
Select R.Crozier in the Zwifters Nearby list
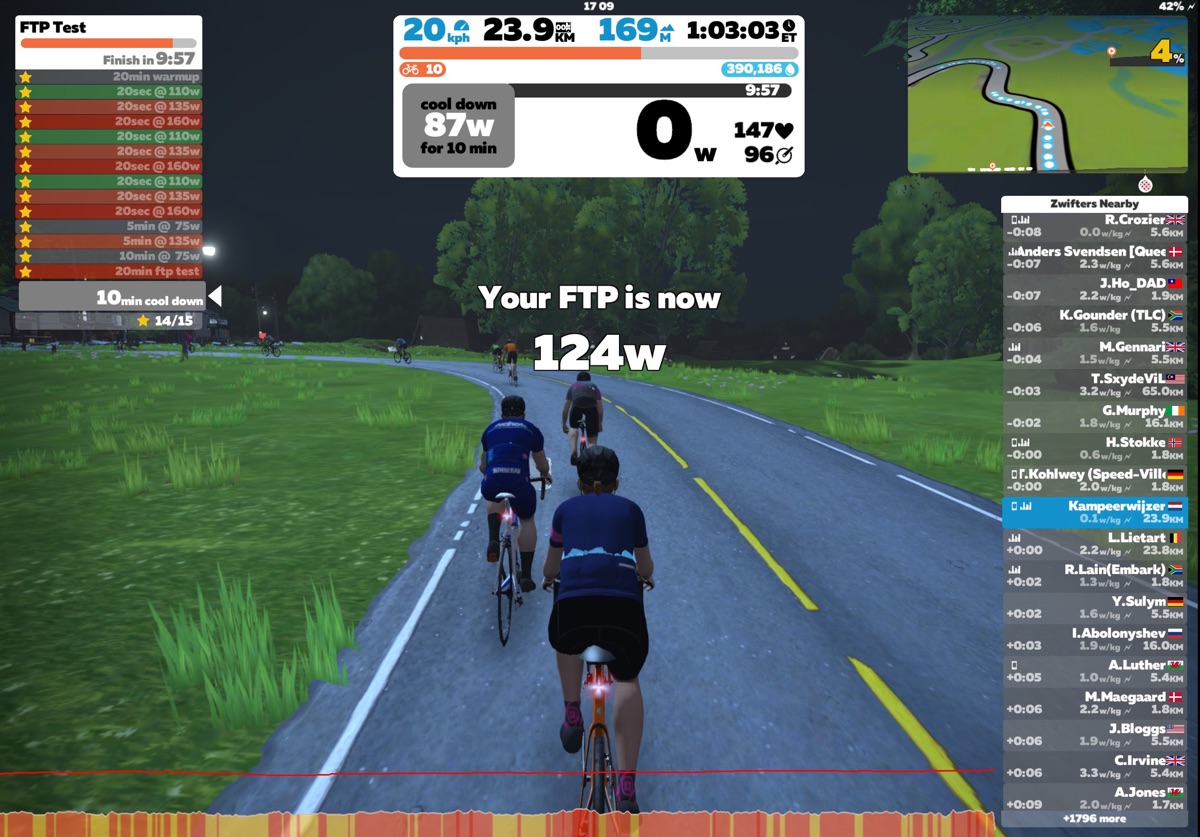[1094, 226]
